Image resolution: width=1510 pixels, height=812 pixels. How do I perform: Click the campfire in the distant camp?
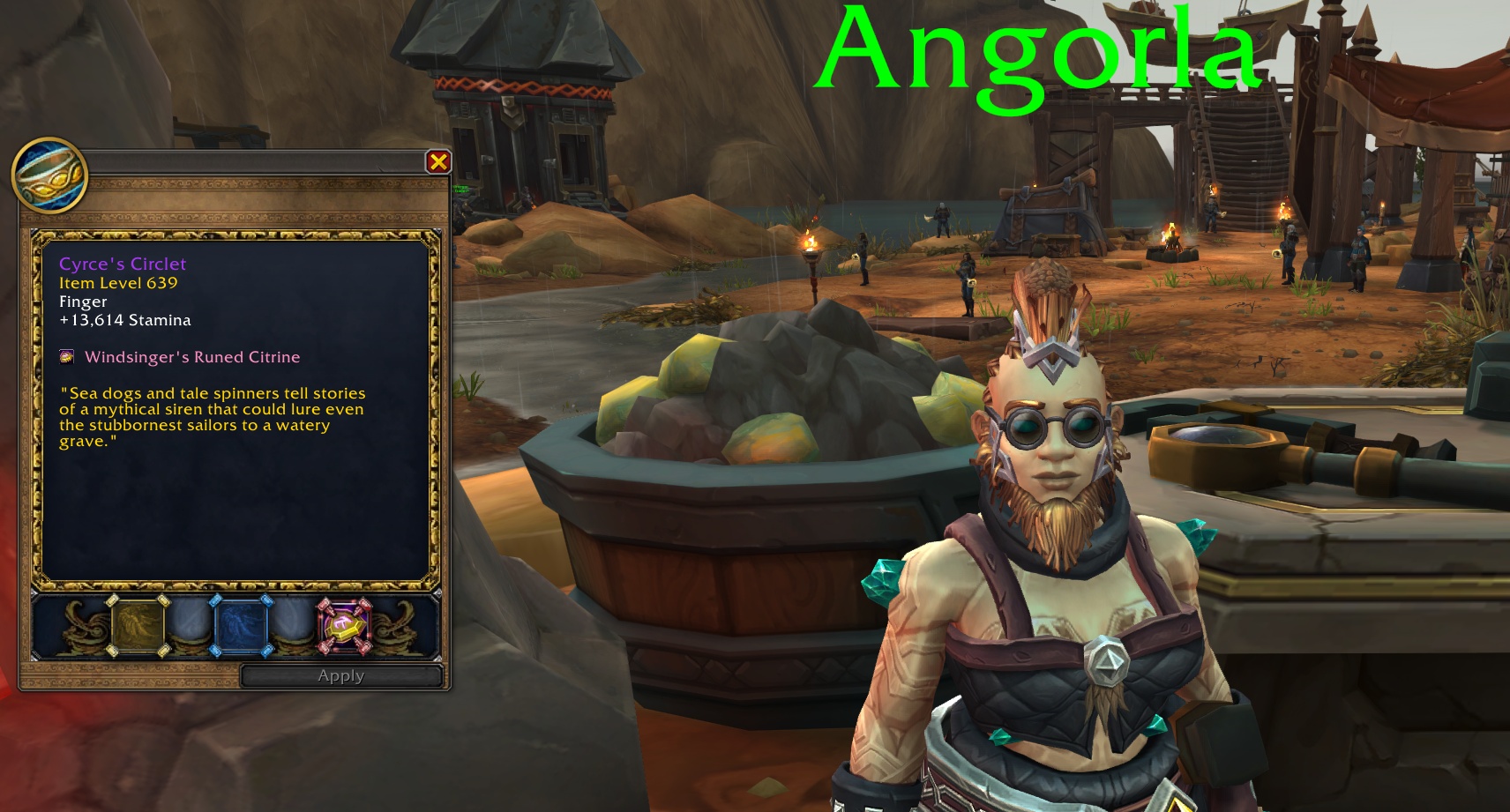[1173, 238]
